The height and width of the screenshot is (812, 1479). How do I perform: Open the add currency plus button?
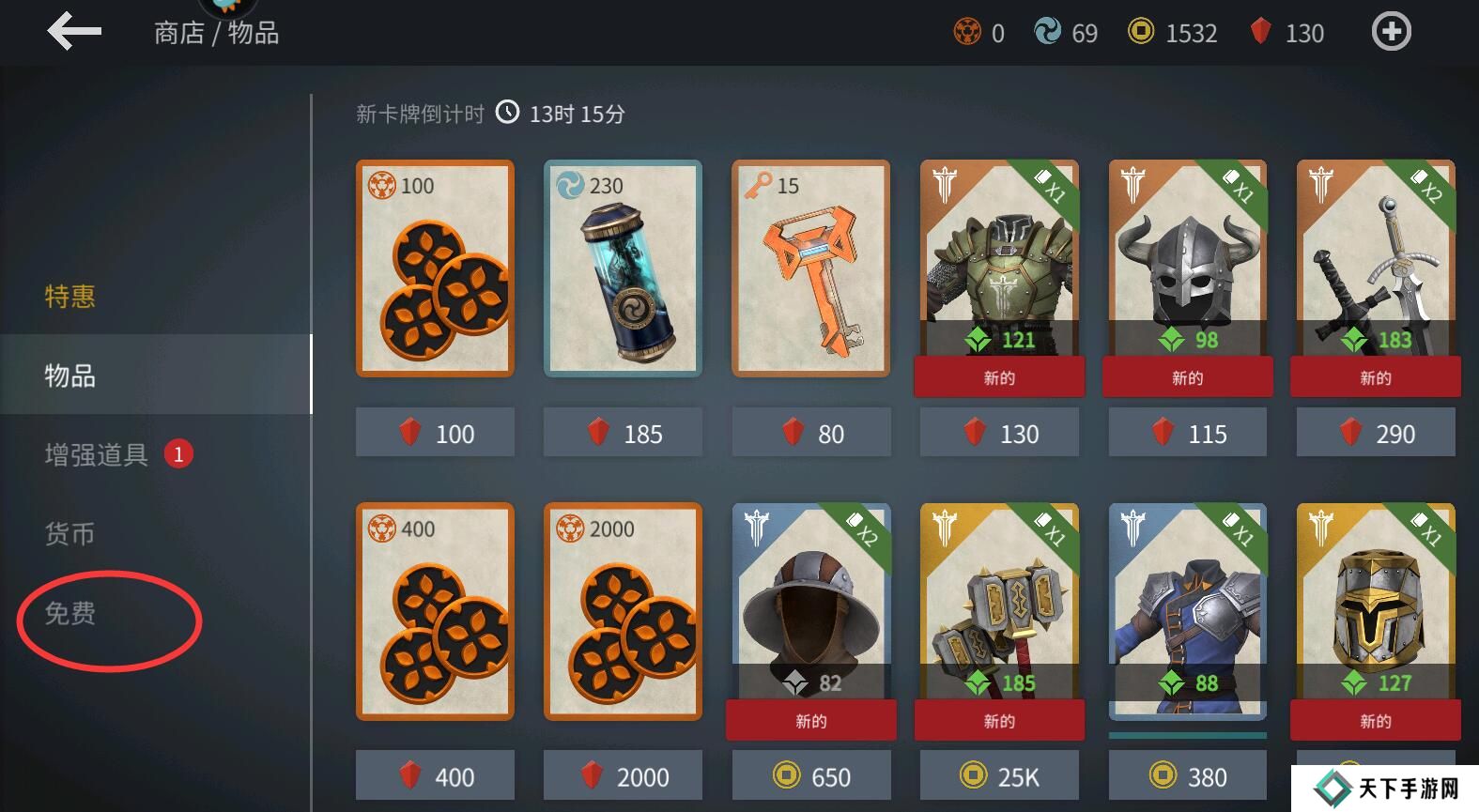point(1391,33)
